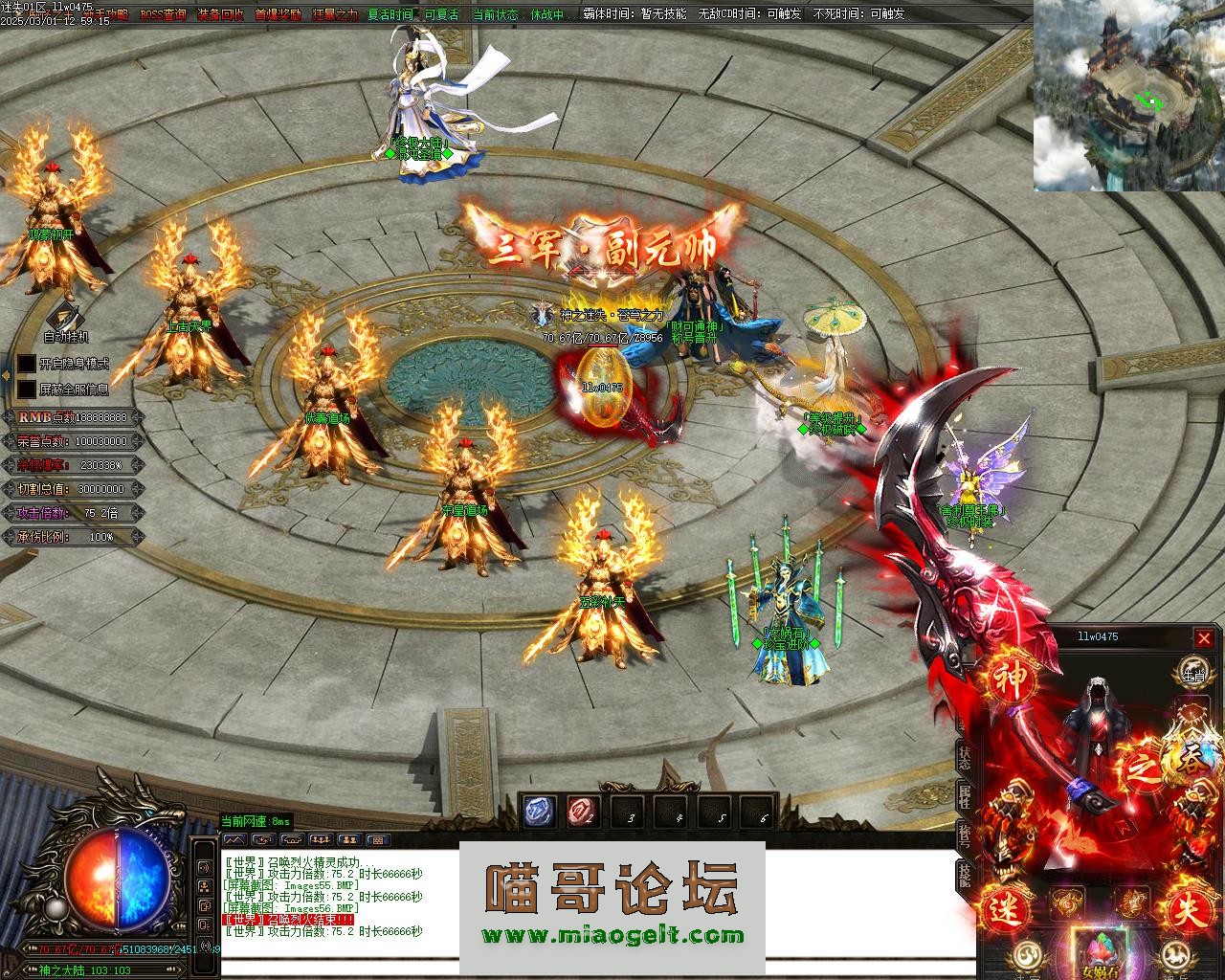Click the sound icon beside the chat

[205, 867]
